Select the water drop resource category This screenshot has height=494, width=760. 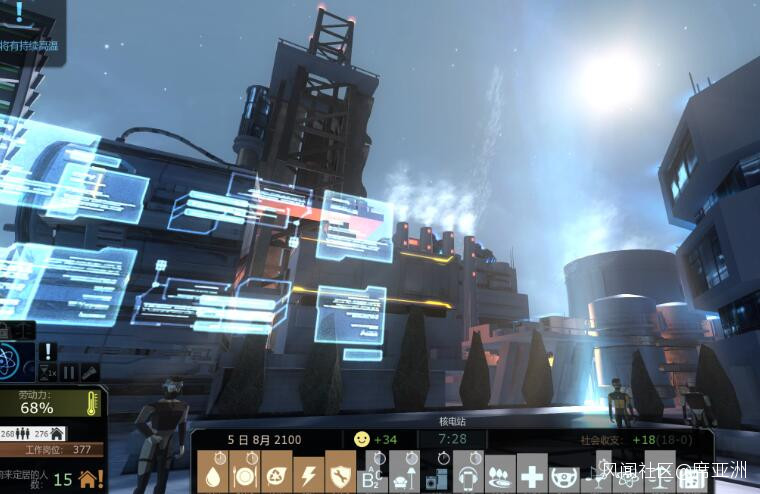212,472
